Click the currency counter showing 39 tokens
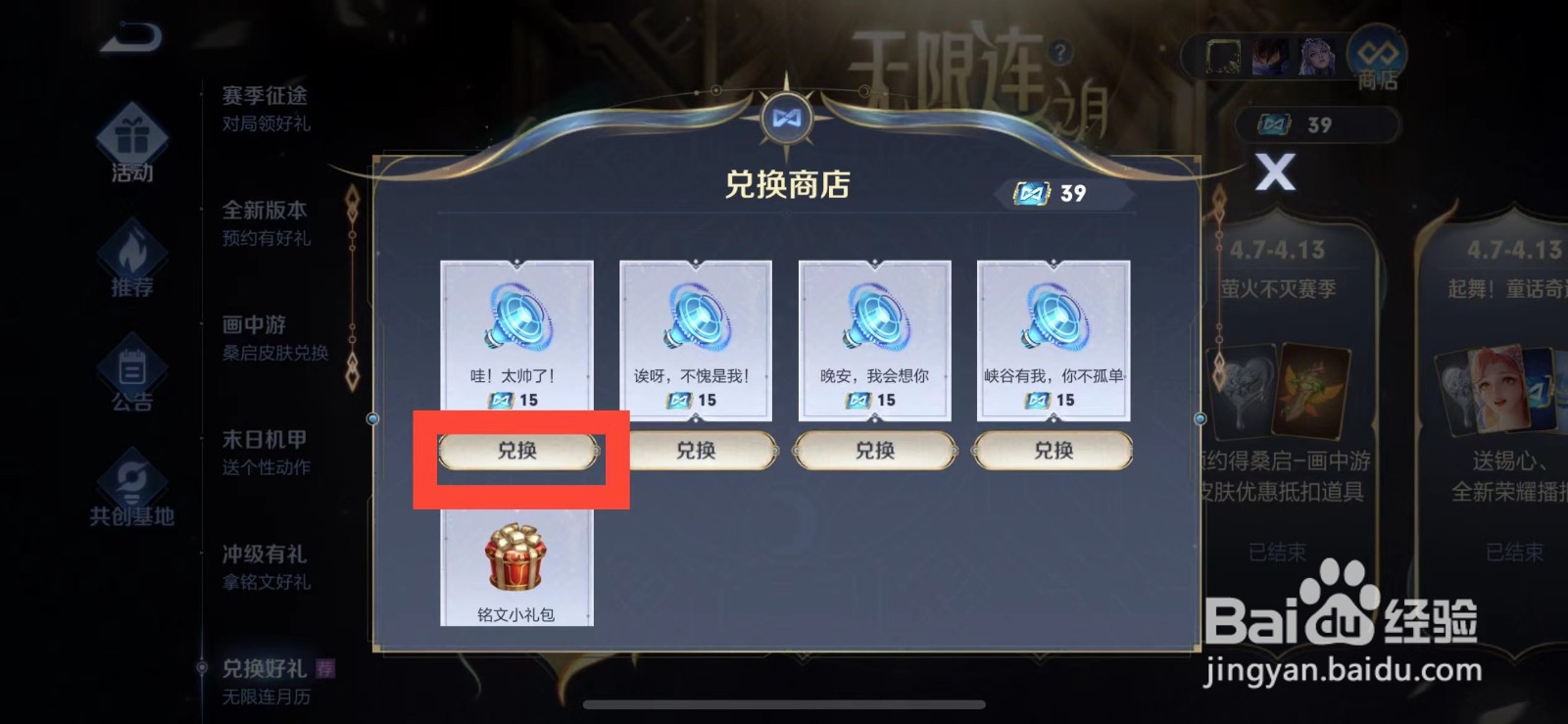 point(1317,124)
